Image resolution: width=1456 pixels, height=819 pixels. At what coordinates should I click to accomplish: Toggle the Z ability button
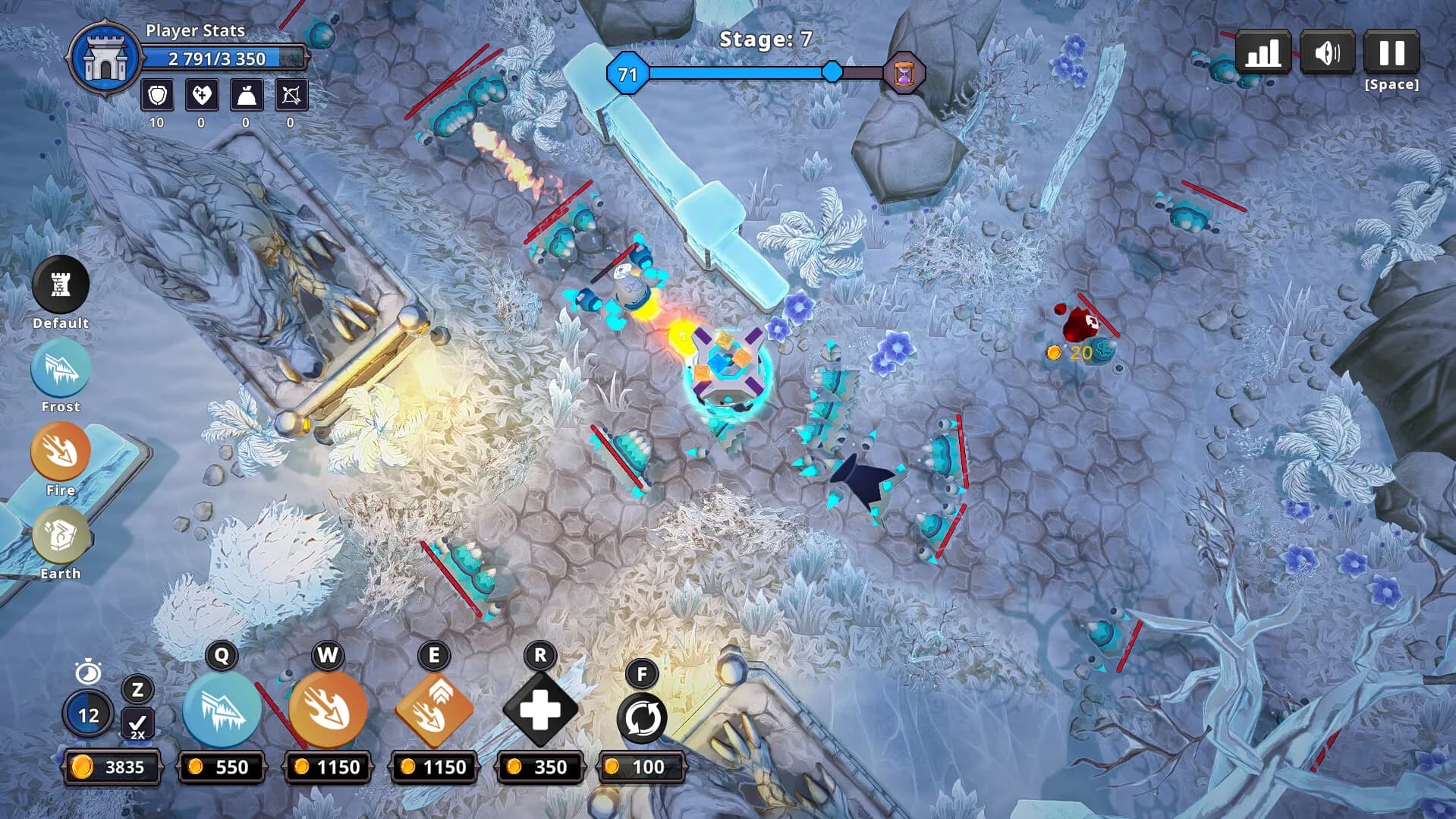[137, 690]
